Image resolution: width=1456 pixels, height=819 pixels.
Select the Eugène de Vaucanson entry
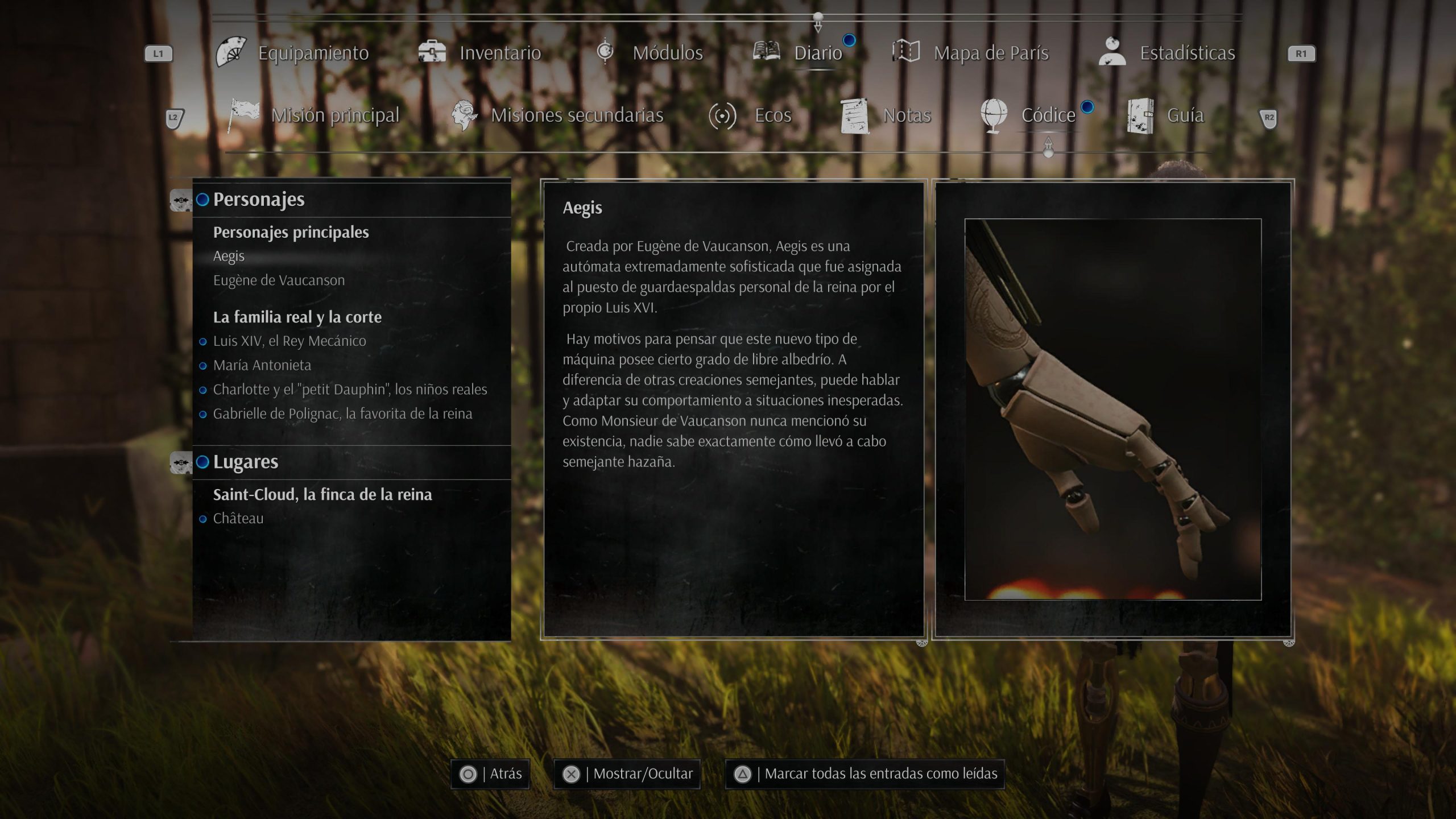pos(279,280)
